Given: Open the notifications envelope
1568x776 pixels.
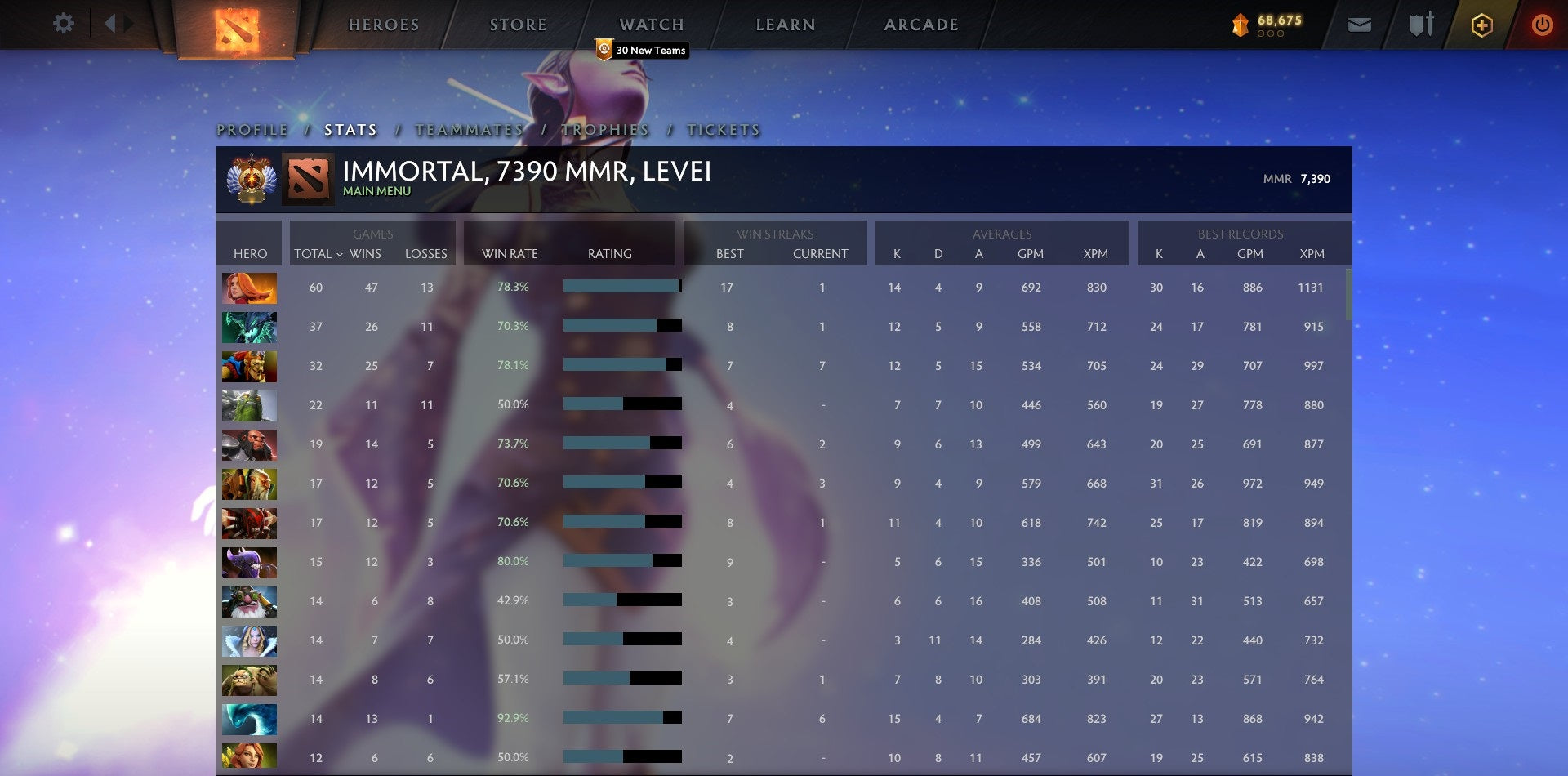Looking at the screenshot, I should (x=1359, y=25).
